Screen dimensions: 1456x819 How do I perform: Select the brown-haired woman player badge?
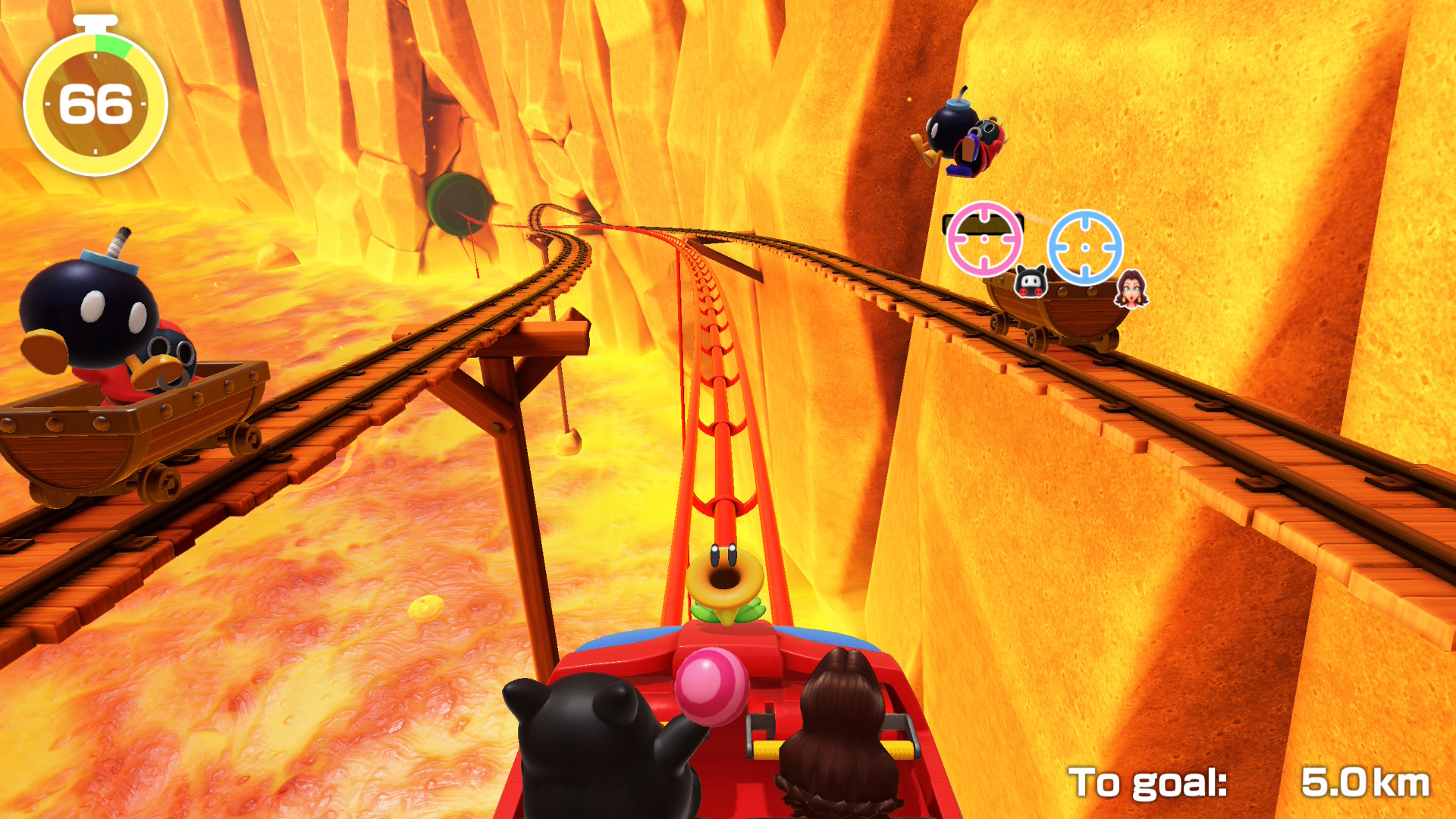(1131, 289)
